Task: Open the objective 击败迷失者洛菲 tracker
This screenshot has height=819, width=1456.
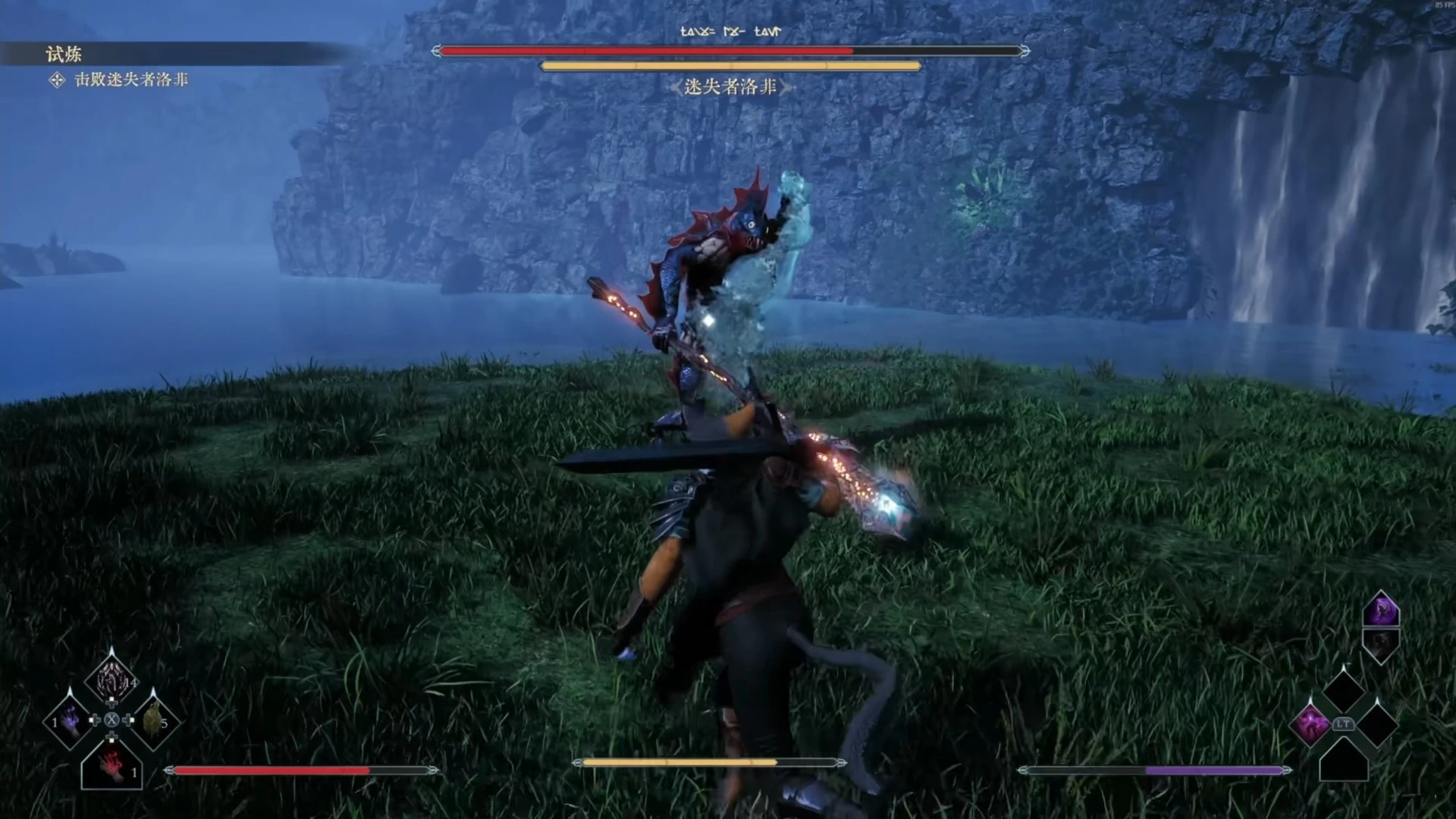Action: pos(130,80)
